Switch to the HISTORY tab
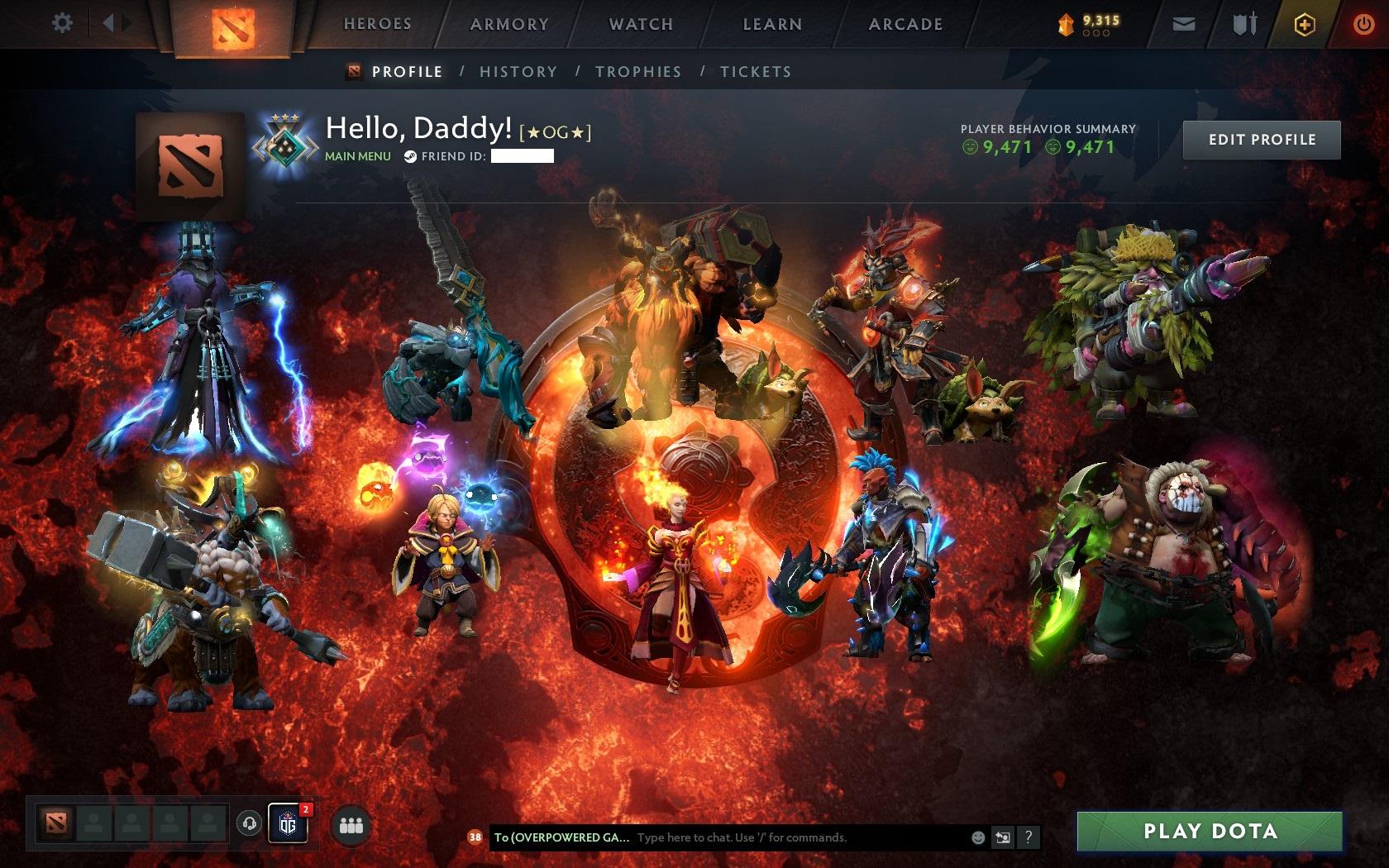 coord(517,72)
